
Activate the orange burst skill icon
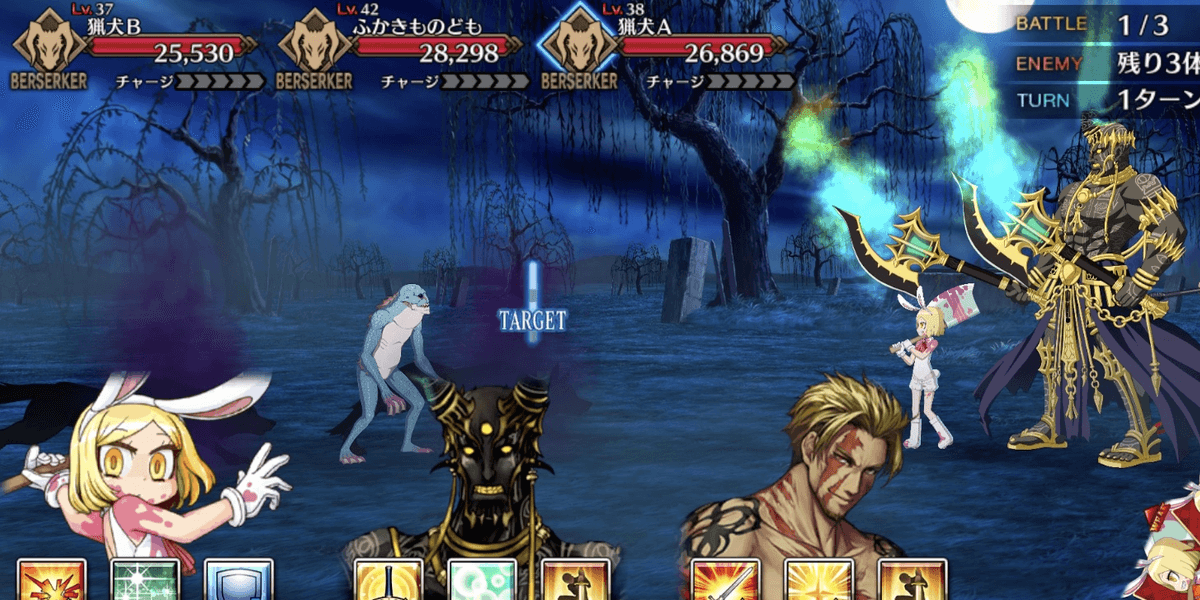coord(52,580)
